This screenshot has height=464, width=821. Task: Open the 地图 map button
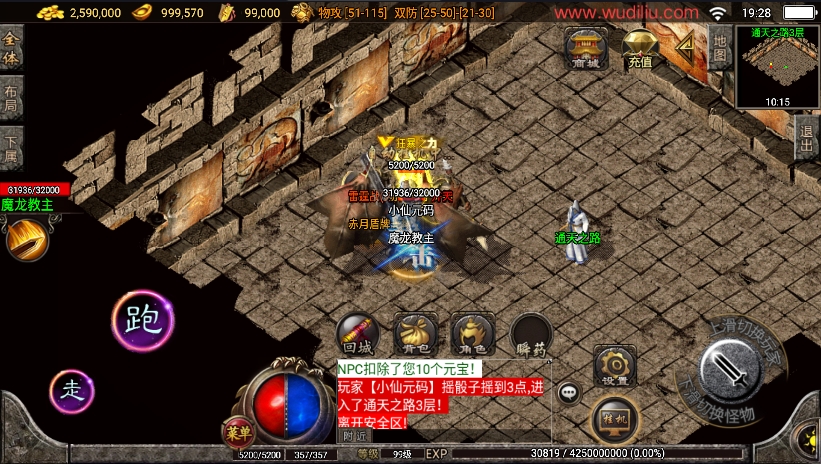click(x=720, y=48)
